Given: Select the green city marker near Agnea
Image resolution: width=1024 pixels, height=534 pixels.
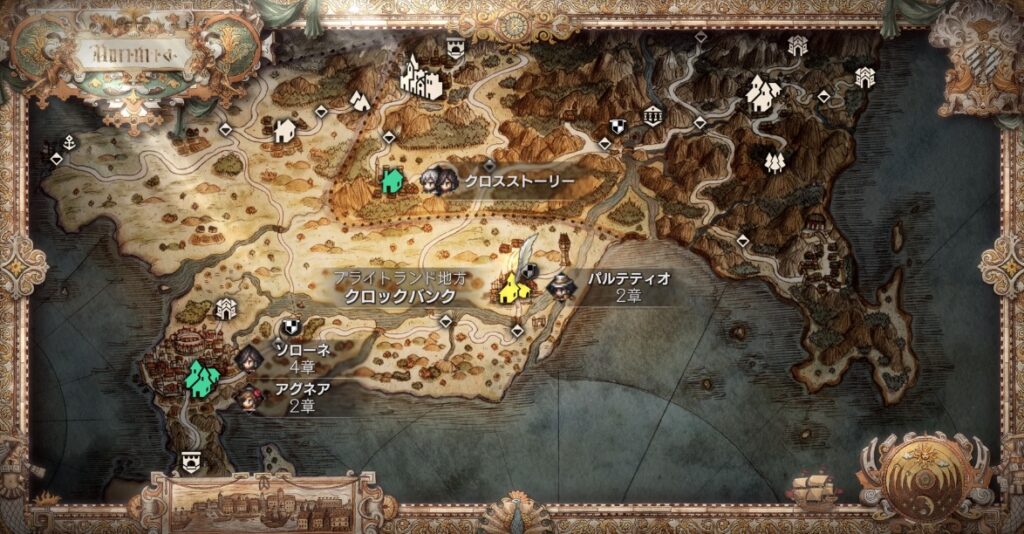Looking at the screenshot, I should [203, 378].
